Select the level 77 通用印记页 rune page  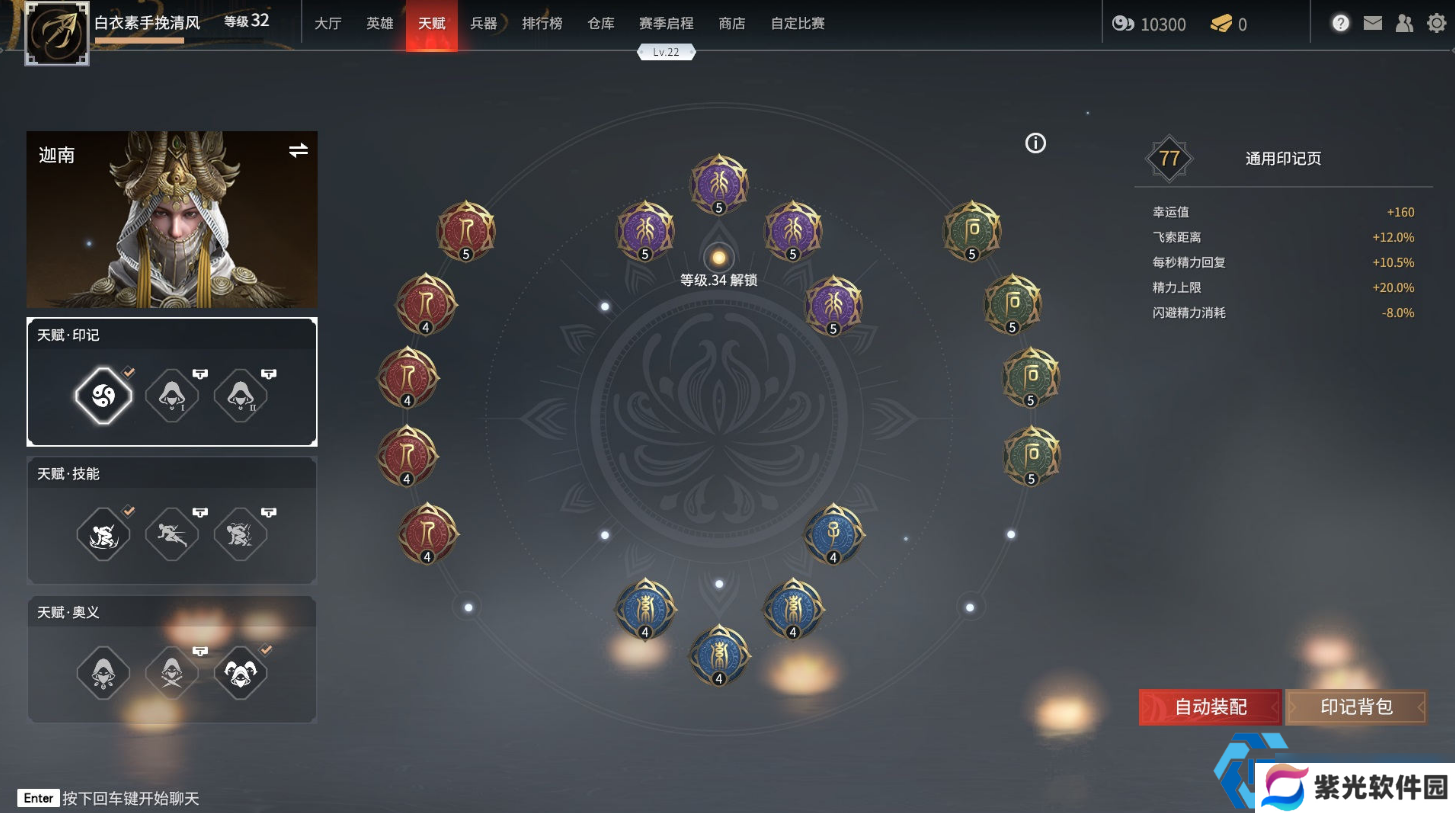[1283, 158]
